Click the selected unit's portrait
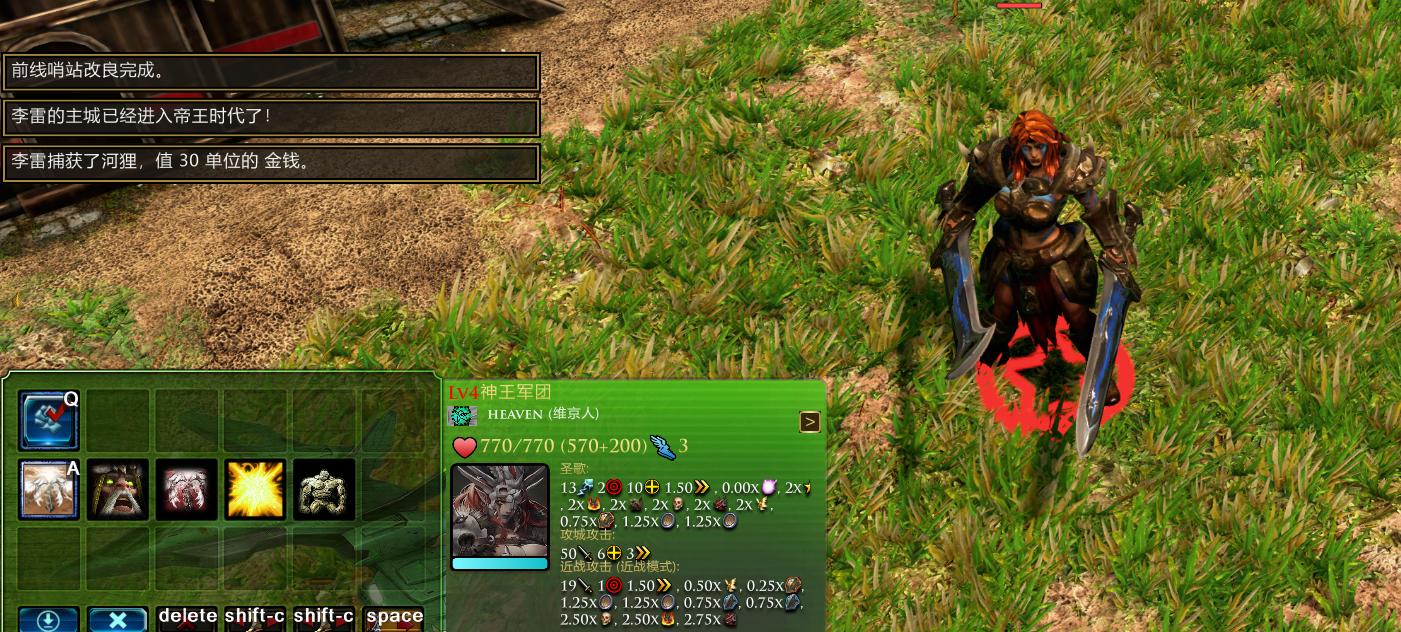The image size is (1401, 632). click(500, 511)
